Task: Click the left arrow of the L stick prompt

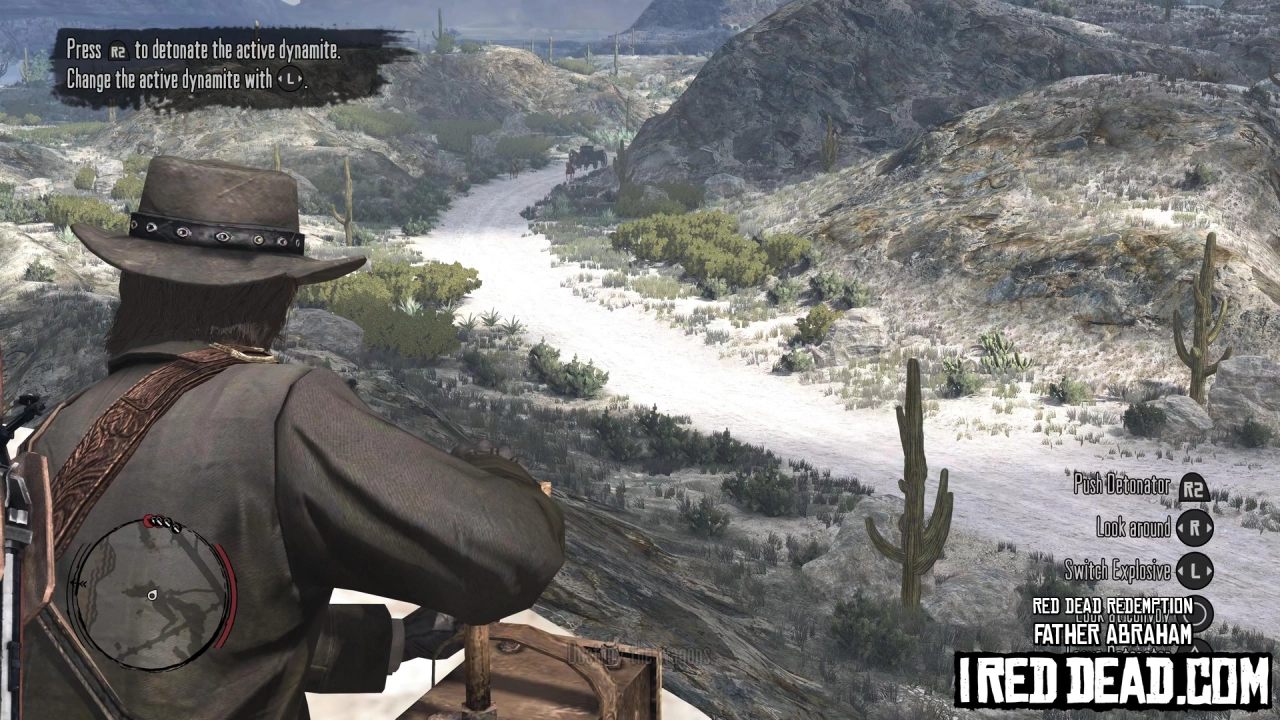Action: click(x=1178, y=571)
